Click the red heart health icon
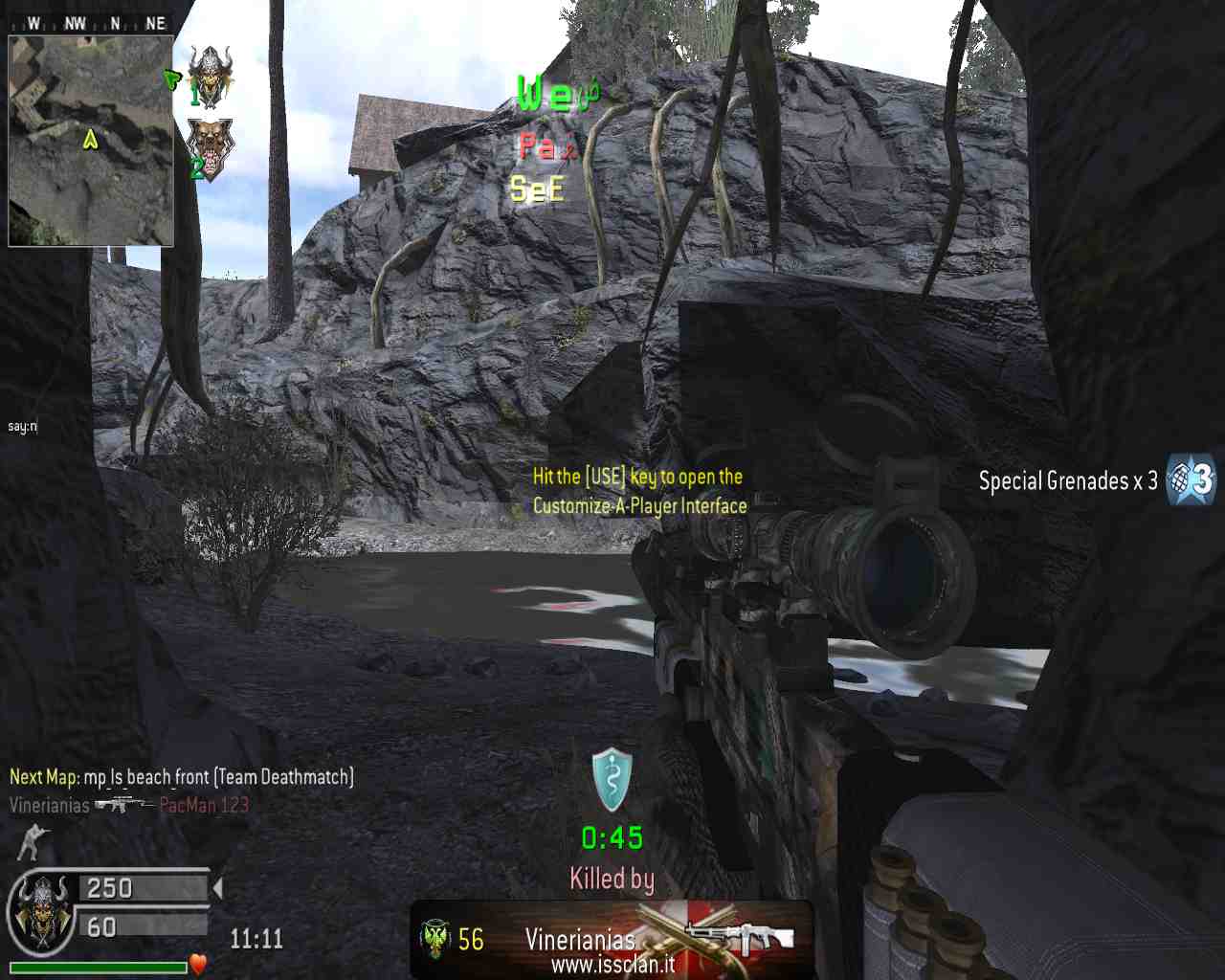The height and width of the screenshot is (980, 1225). 198,964
